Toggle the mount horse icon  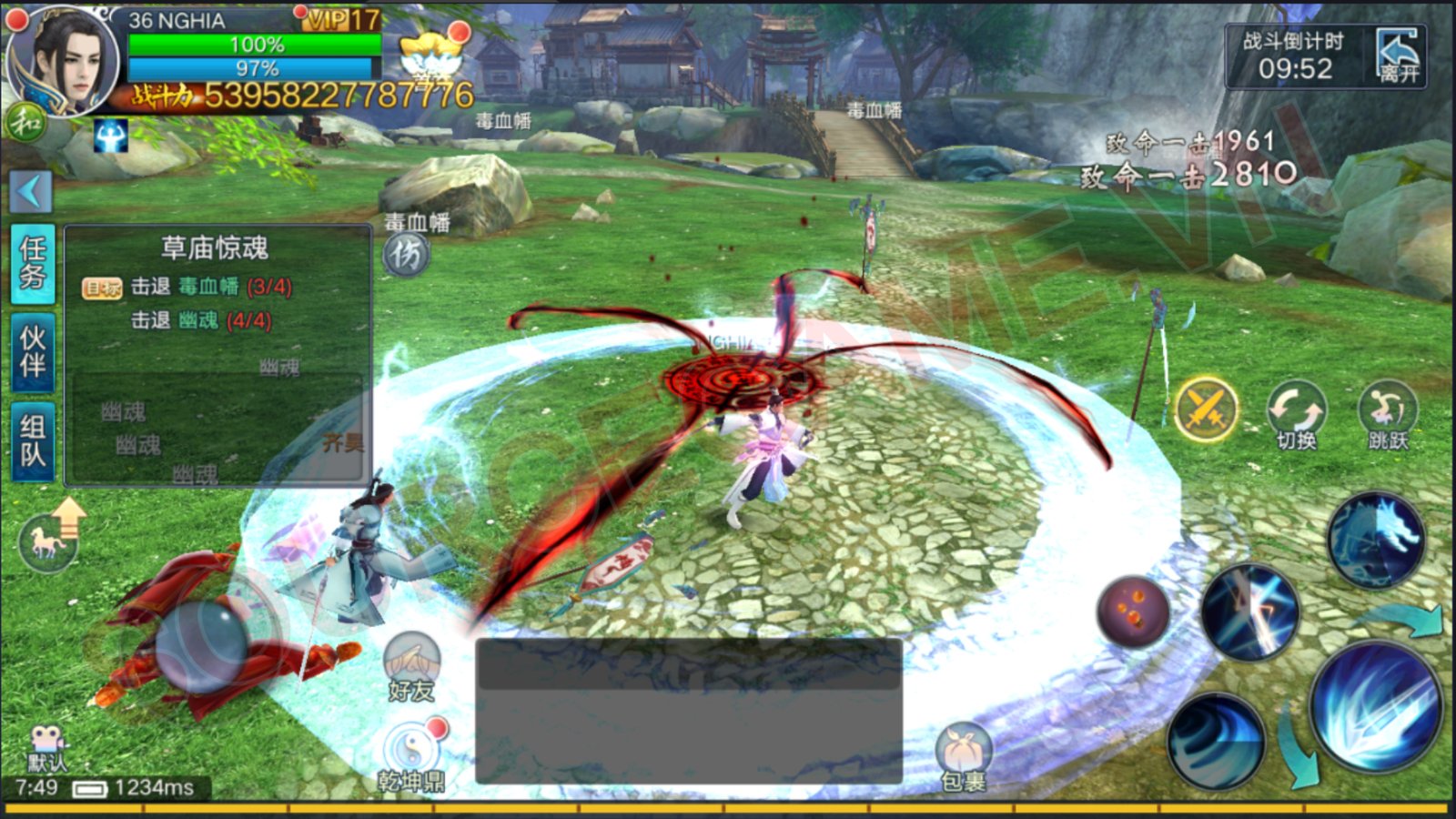[50, 541]
